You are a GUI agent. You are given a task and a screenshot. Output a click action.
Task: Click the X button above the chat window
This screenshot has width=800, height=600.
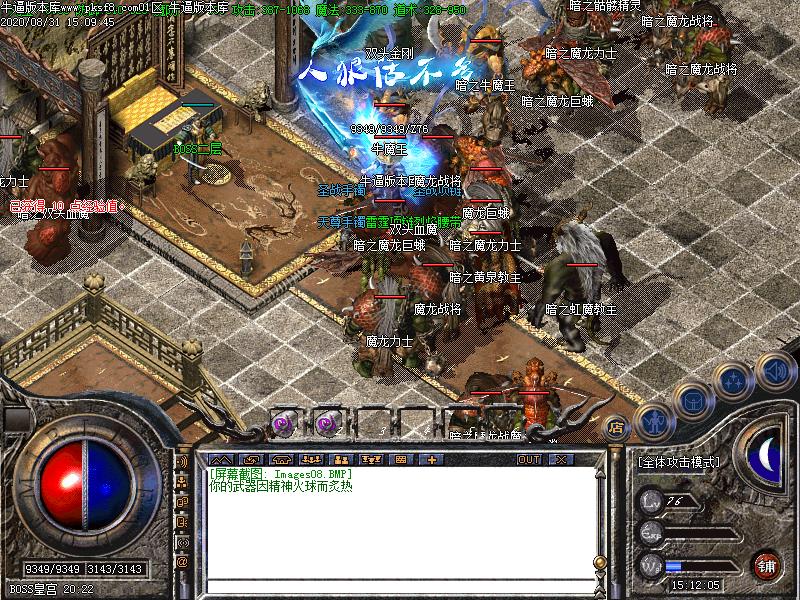[560, 459]
